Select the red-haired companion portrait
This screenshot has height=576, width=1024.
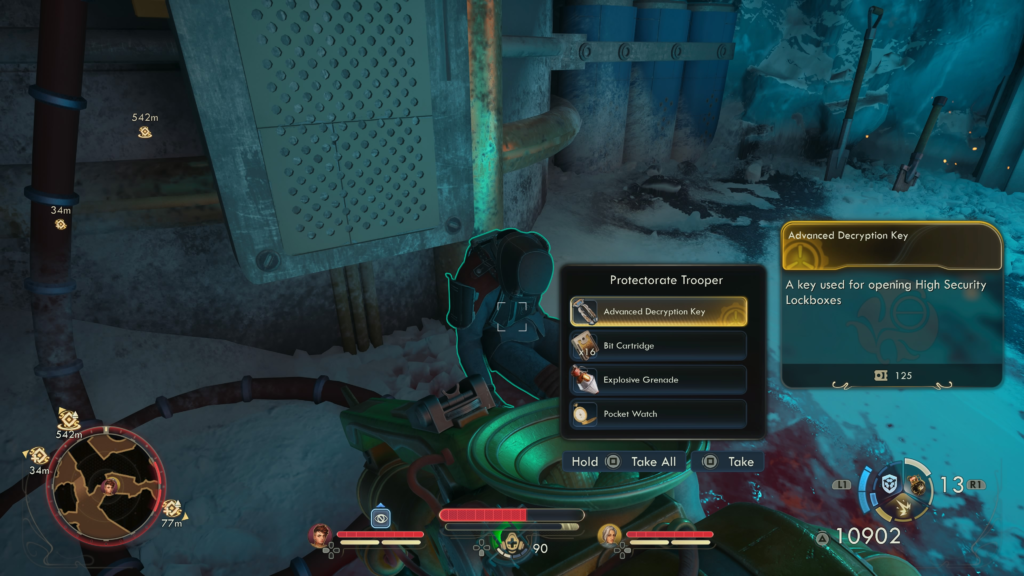(x=321, y=536)
